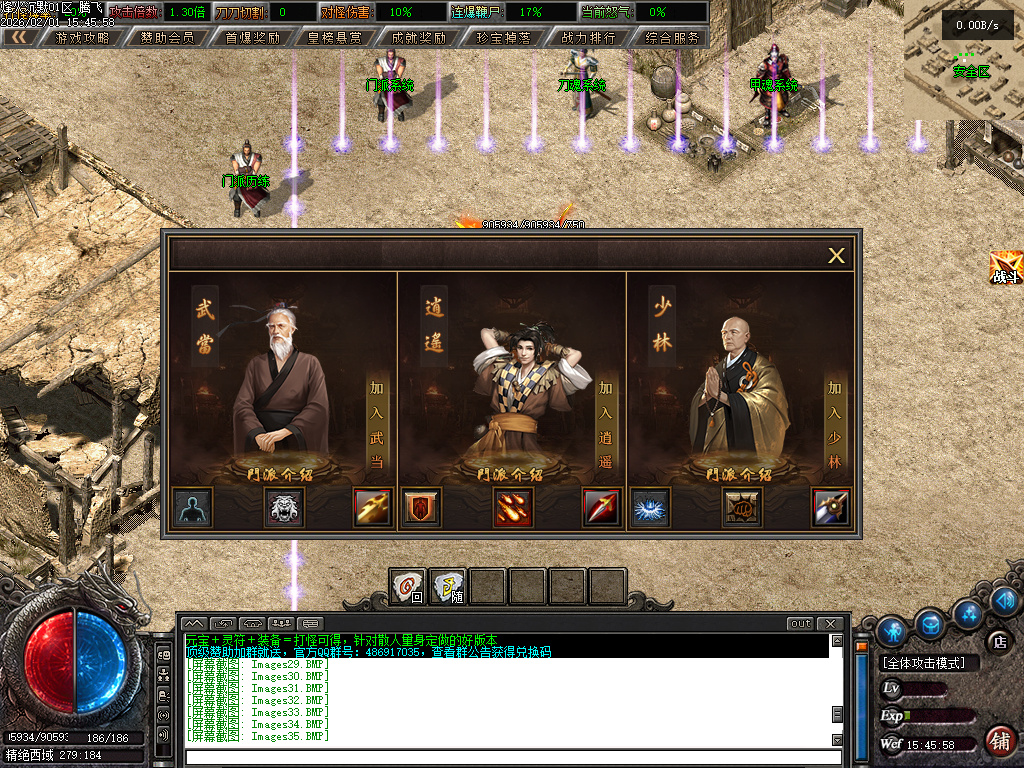Join the Xiaoyao sect (加入逍遥)
Screen dimensions: 1024x768
coord(605,424)
